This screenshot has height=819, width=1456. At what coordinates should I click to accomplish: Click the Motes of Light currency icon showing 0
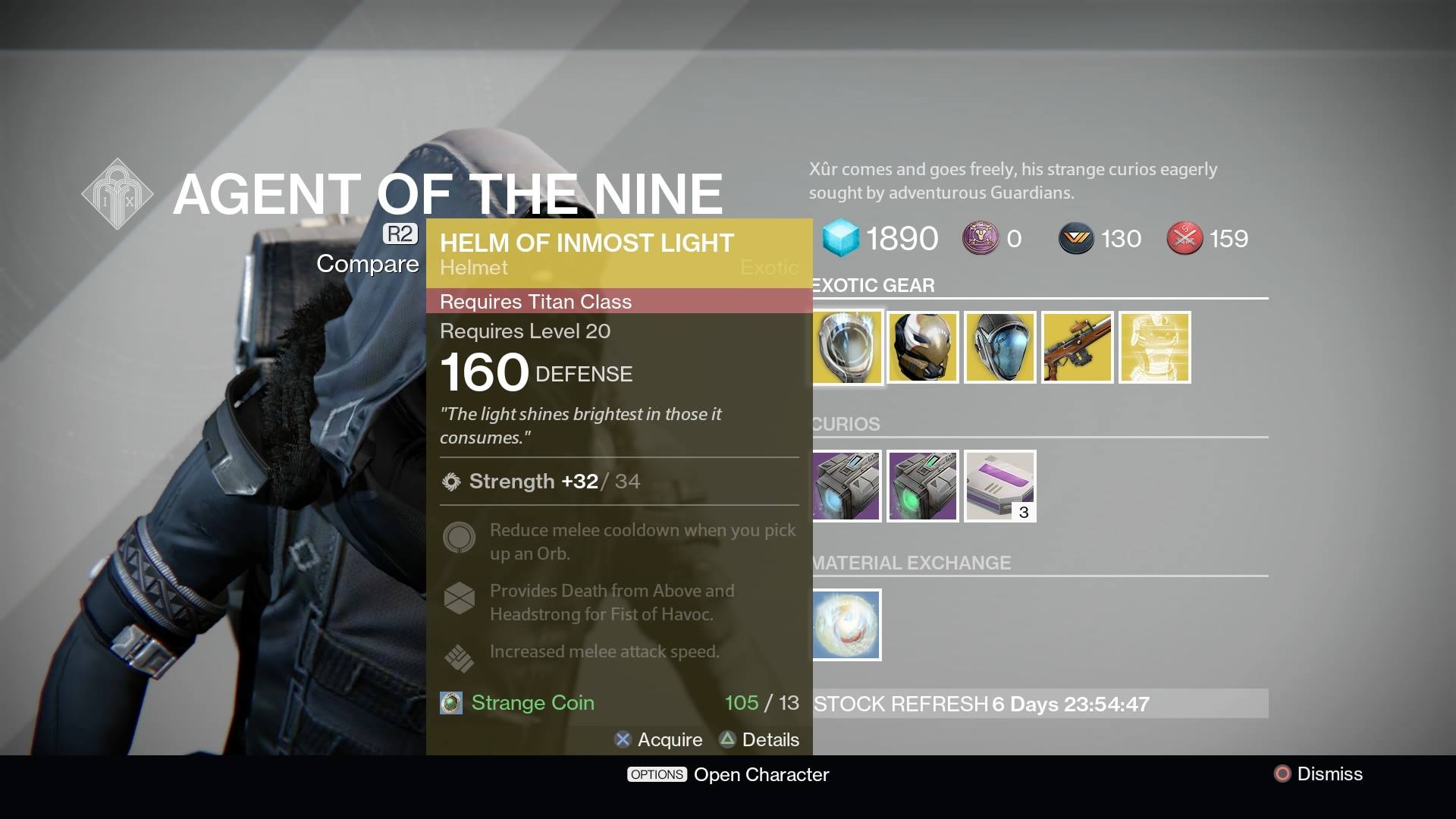click(980, 238)
